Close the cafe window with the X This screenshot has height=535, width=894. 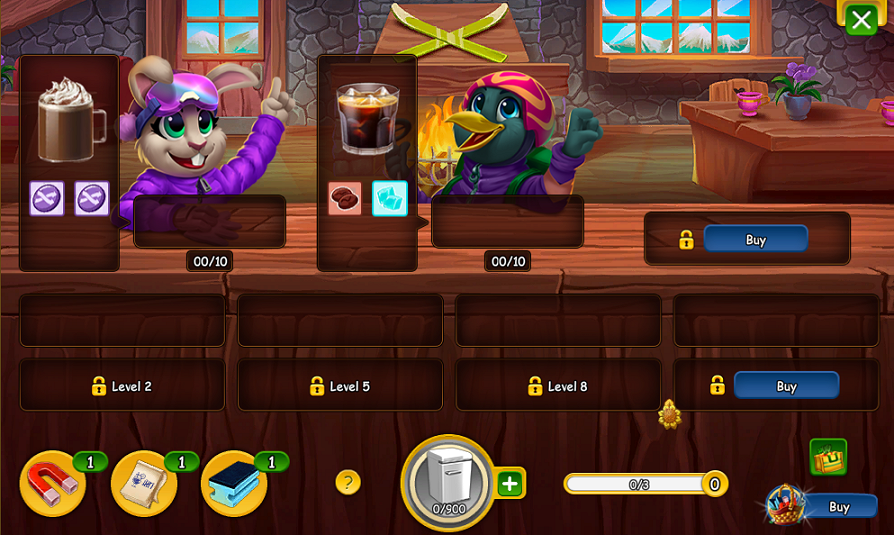coord(861,19)
